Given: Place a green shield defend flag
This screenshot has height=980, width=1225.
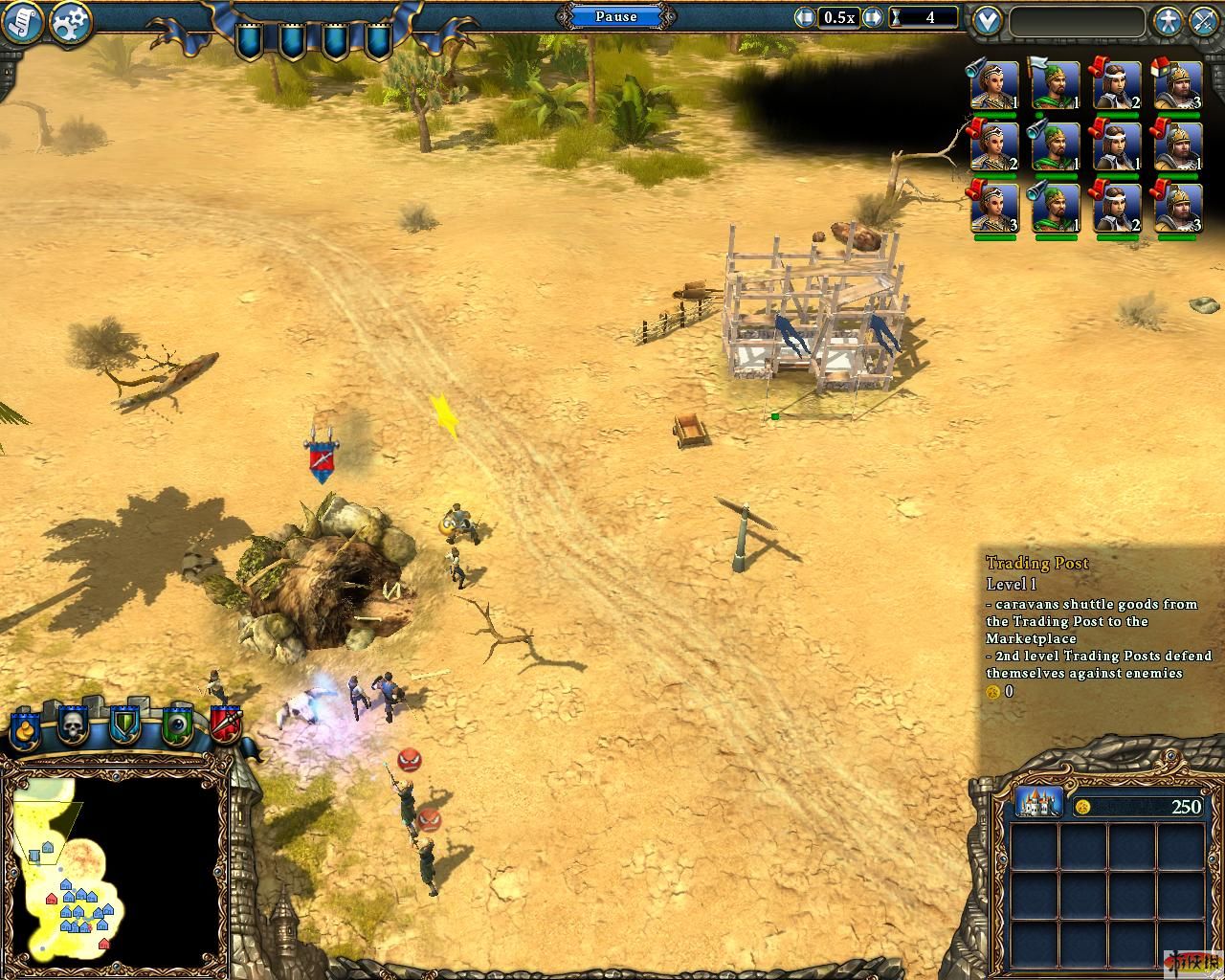Looking at the screenshot, I should click(124, 728).
